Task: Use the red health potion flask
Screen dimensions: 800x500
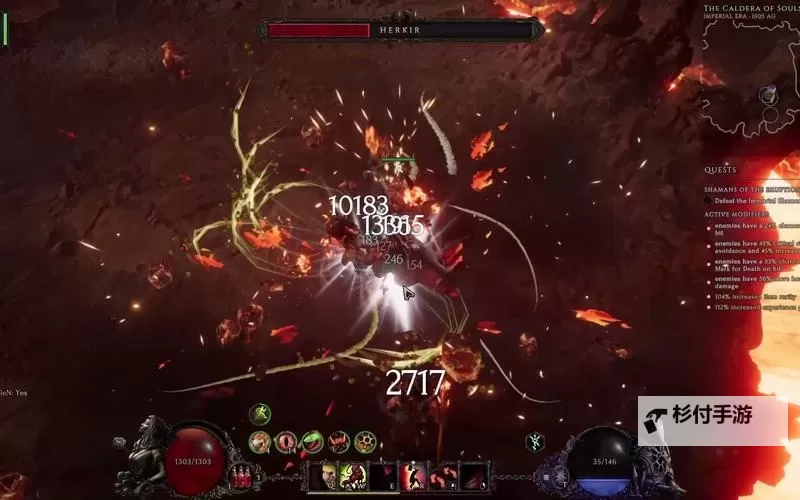Action: pos(239,474)
